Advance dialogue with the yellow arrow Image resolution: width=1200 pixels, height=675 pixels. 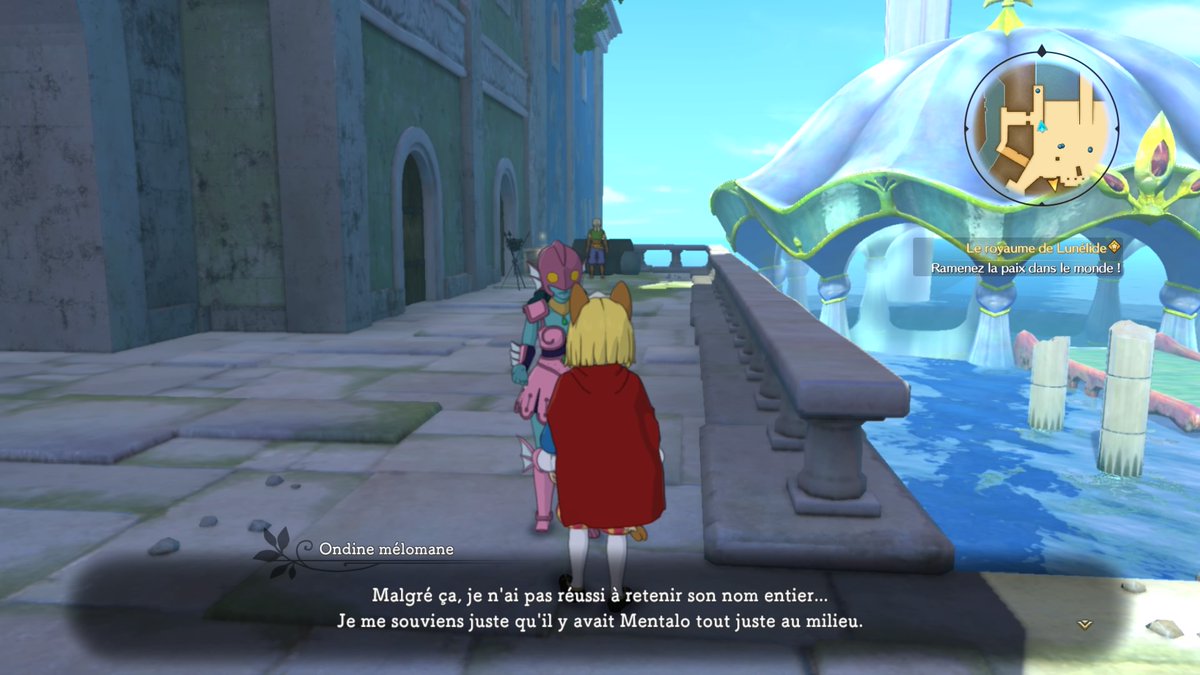click(x=1084, y=624)
